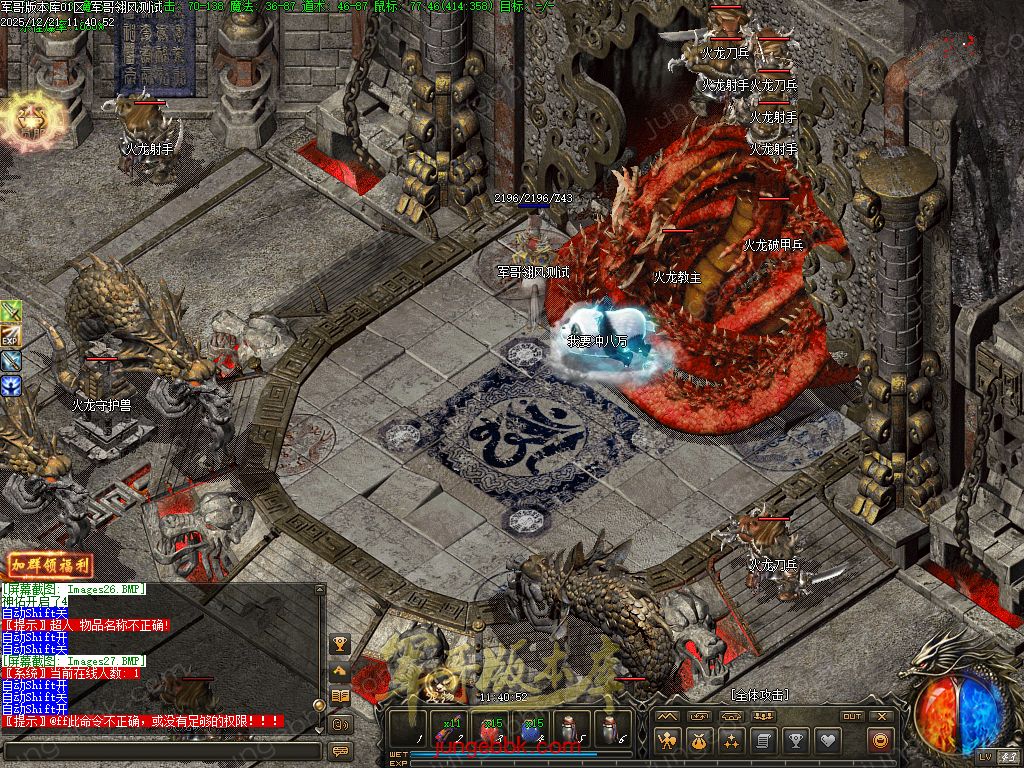Use the blue x15 potion in slot 4
Screen dimensions: 1024x768
click(x=533, y=731)
